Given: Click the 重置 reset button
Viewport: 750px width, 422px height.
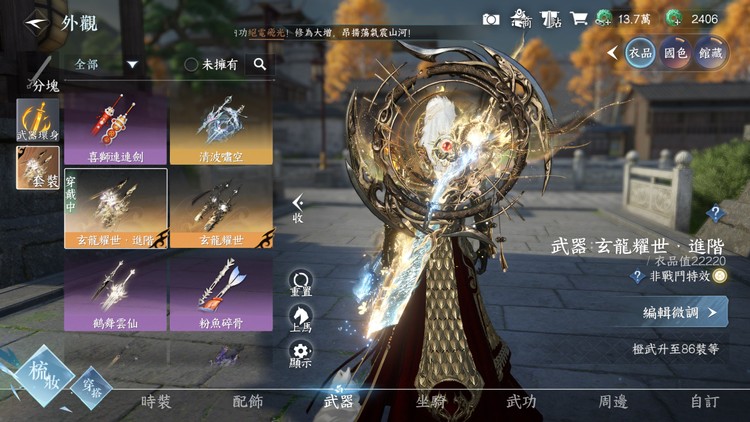Looking at the screenshot, I should tap(301, 284).
